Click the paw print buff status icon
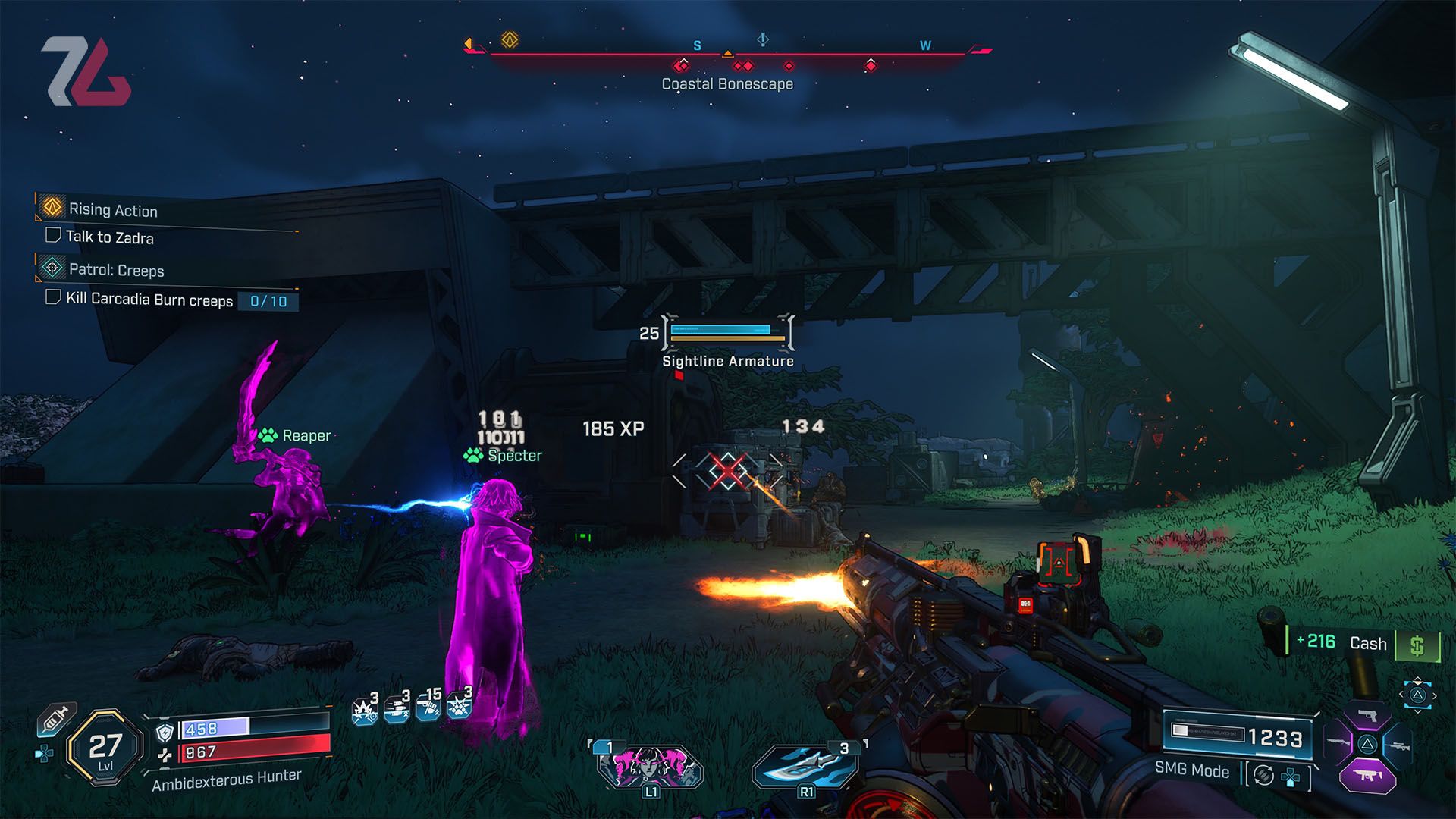This screenshot has height=819, width=1456. tap(459, 706)
